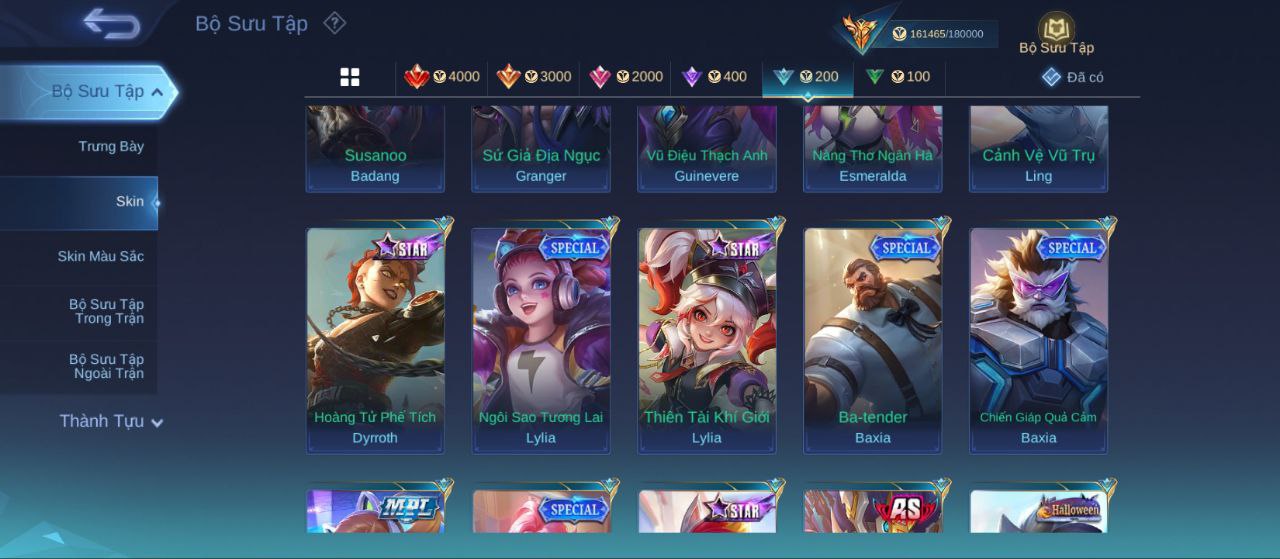This screenshot has height=559, width=1280.
Task: Show all skins with the grid filter
Action: pyautogui.click(x=350, y=77)
